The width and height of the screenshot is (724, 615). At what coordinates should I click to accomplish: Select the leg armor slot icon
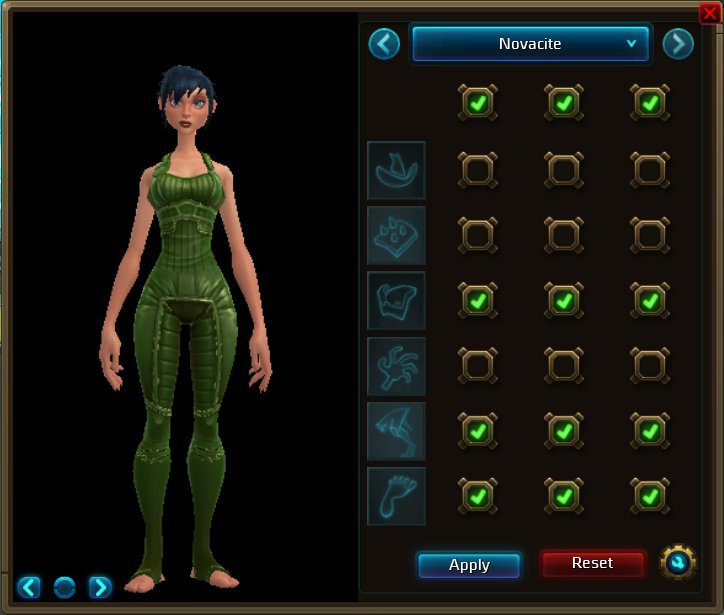coord(396,431)
